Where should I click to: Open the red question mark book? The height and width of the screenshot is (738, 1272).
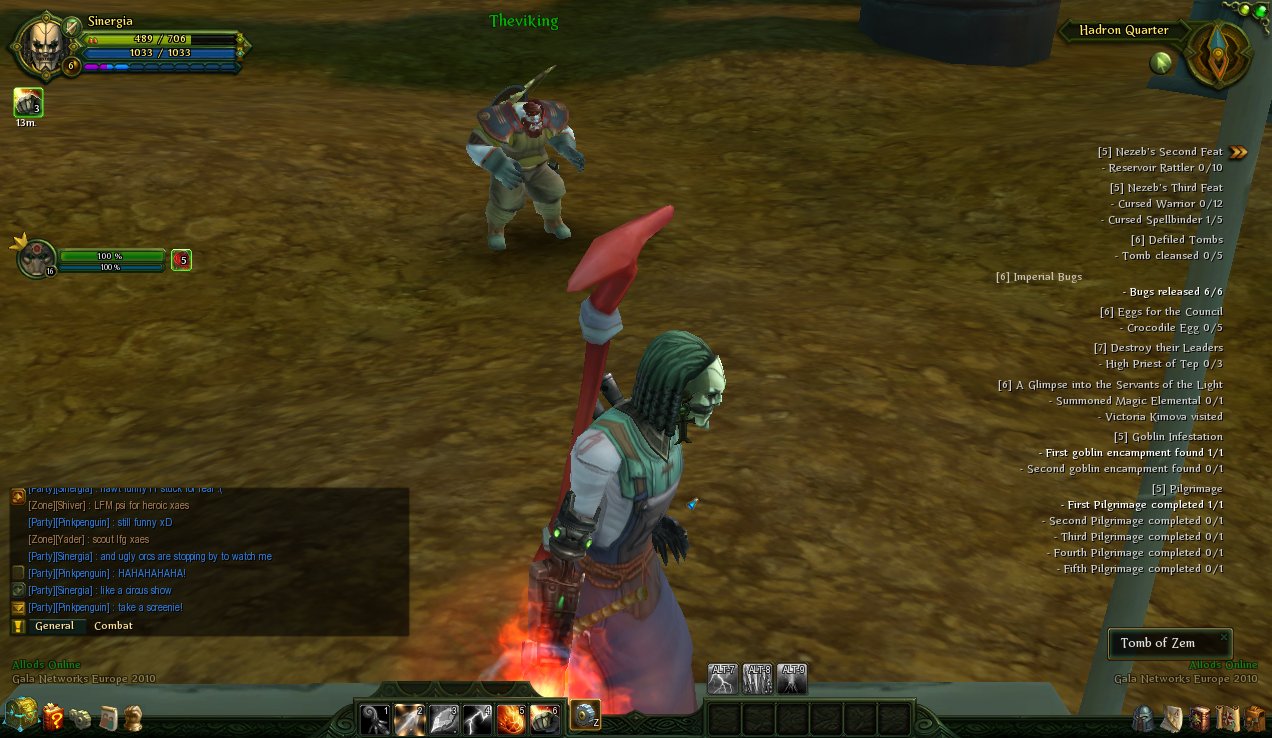click(x=52, y=717)
